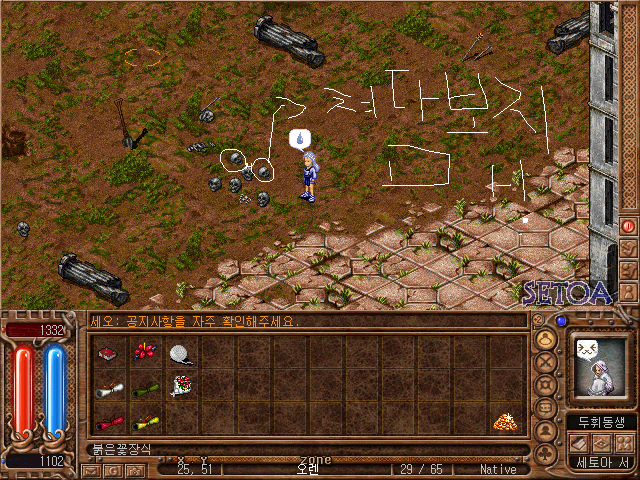The height and width of the screenshot is (480, 640).
Task: Open the envelope mail button
Action: coord(91,468)
